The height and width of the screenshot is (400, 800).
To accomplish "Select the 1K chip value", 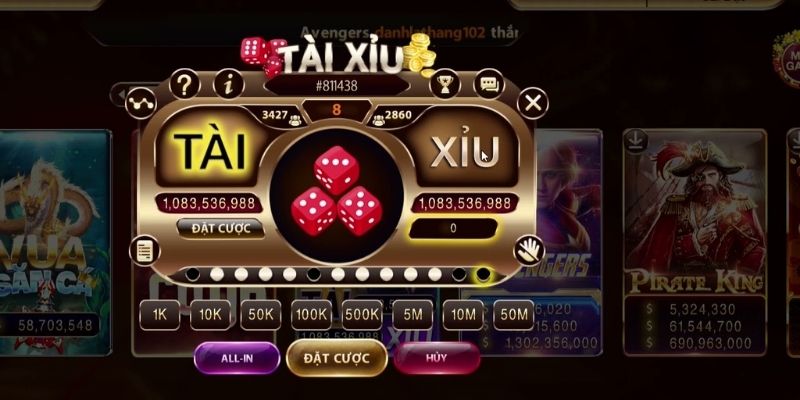I will click(x=160, y=314).
